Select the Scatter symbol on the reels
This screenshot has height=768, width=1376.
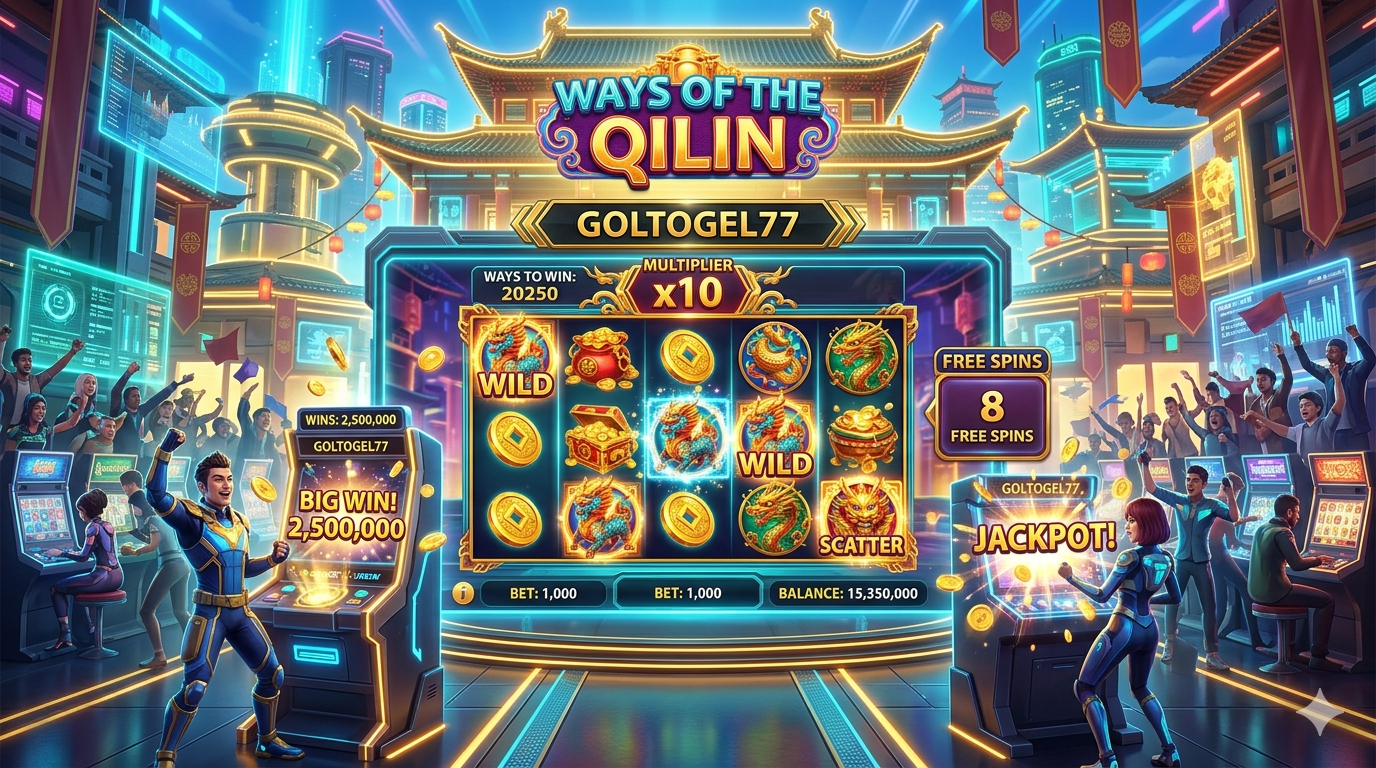click(x=861, y=518)
